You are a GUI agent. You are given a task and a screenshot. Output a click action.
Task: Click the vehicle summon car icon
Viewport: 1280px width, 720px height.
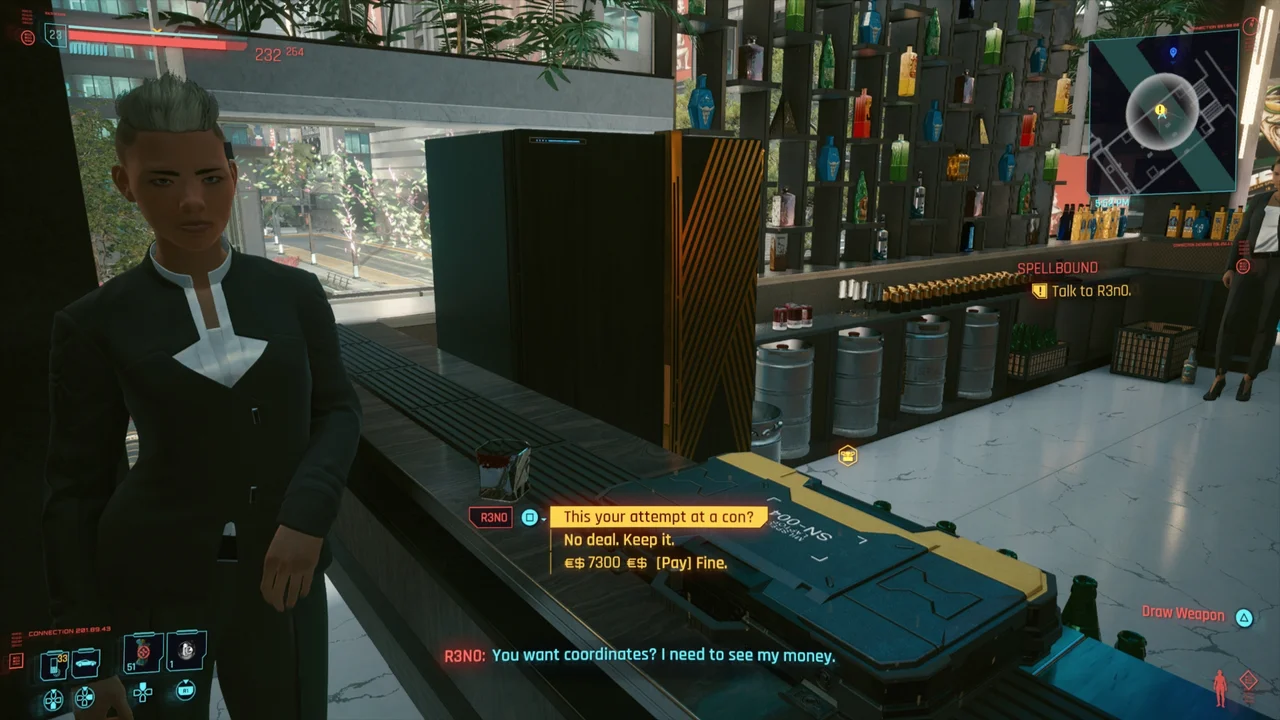(85, 663)
